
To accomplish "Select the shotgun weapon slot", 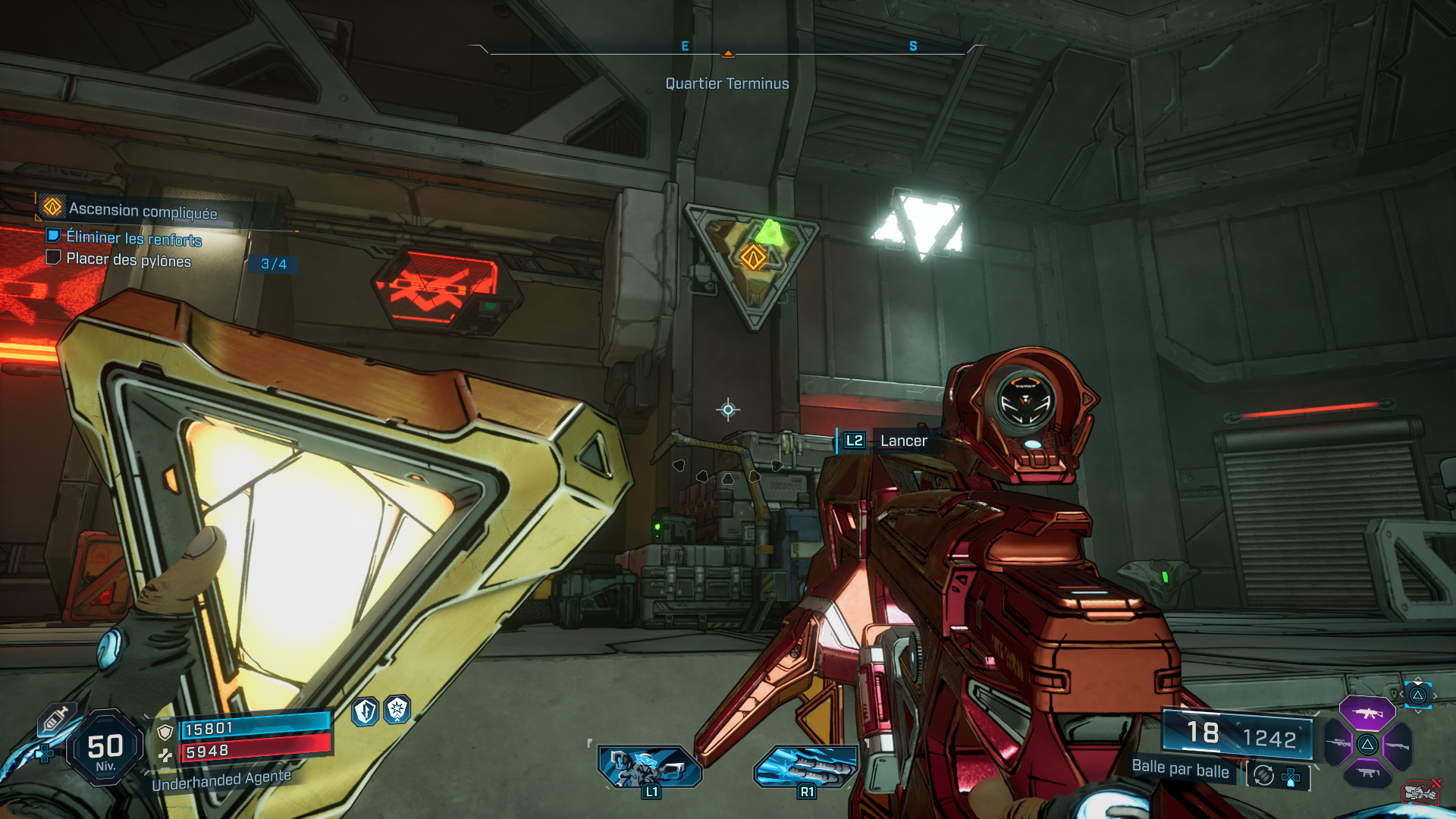I will (1398, 745).
